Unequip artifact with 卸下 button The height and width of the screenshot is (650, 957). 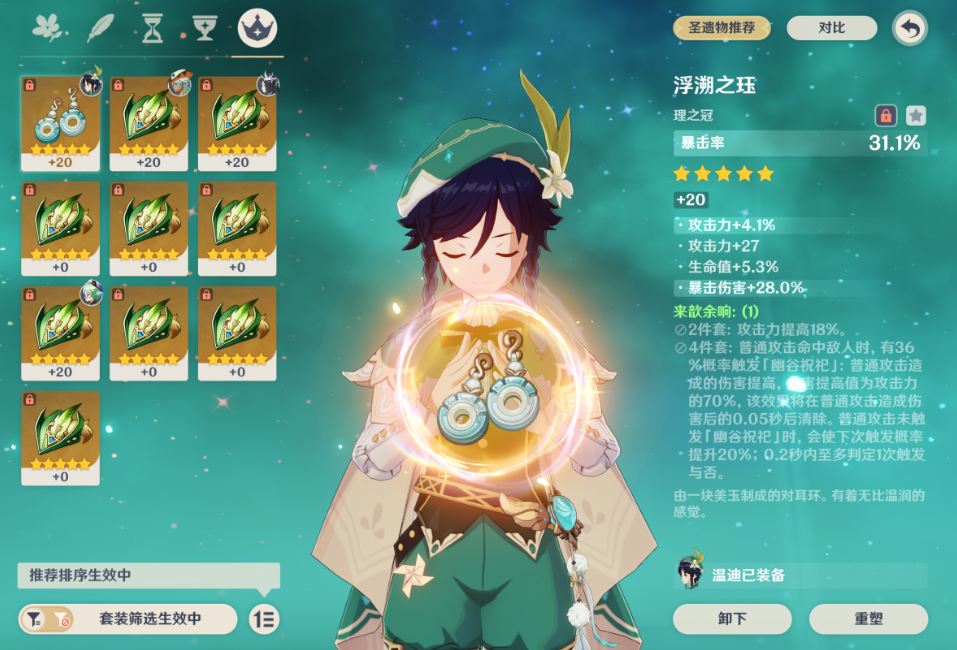point(732,619)
